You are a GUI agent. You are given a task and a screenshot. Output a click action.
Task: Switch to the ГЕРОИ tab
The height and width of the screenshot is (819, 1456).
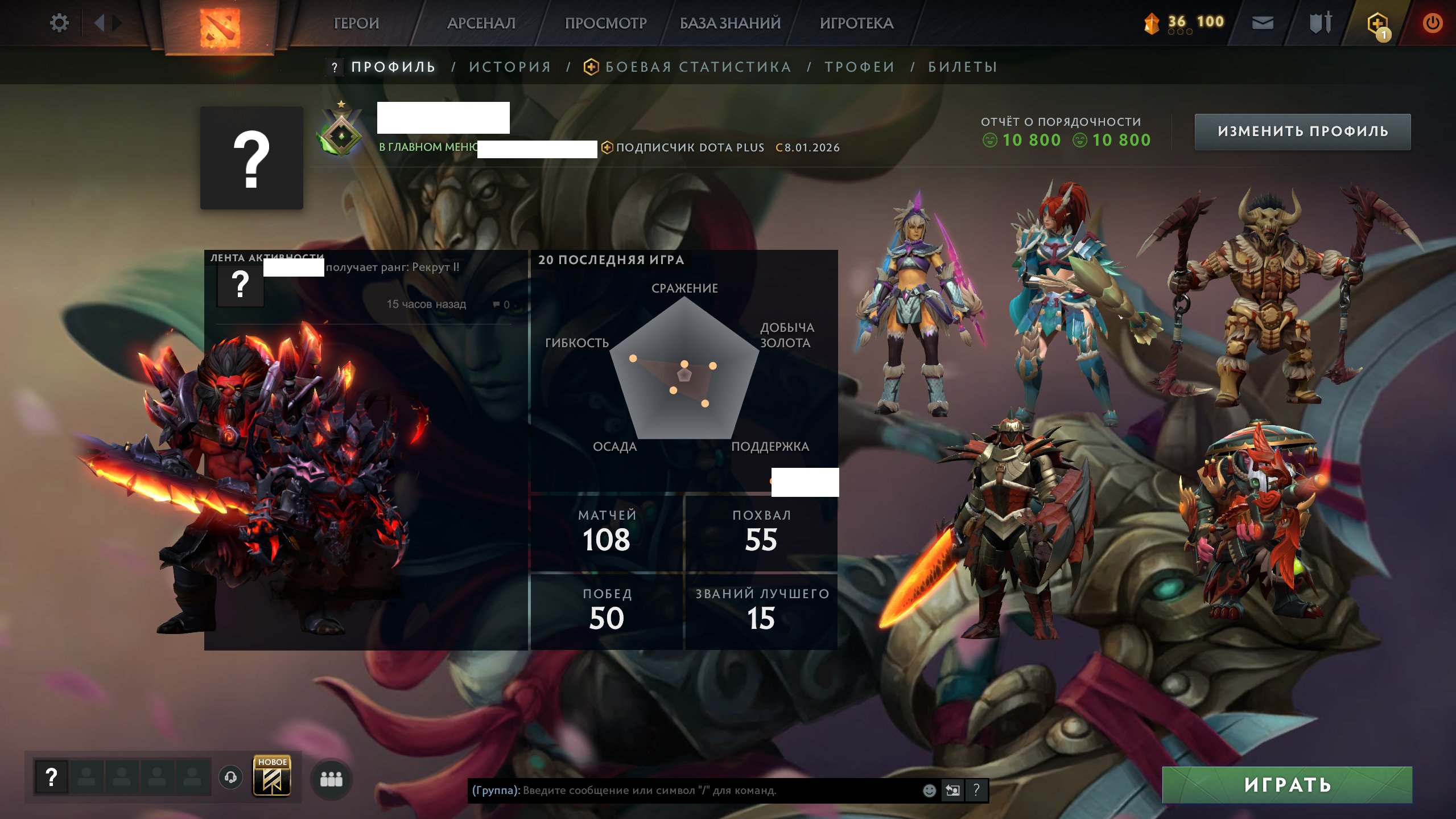pos(356,23)
